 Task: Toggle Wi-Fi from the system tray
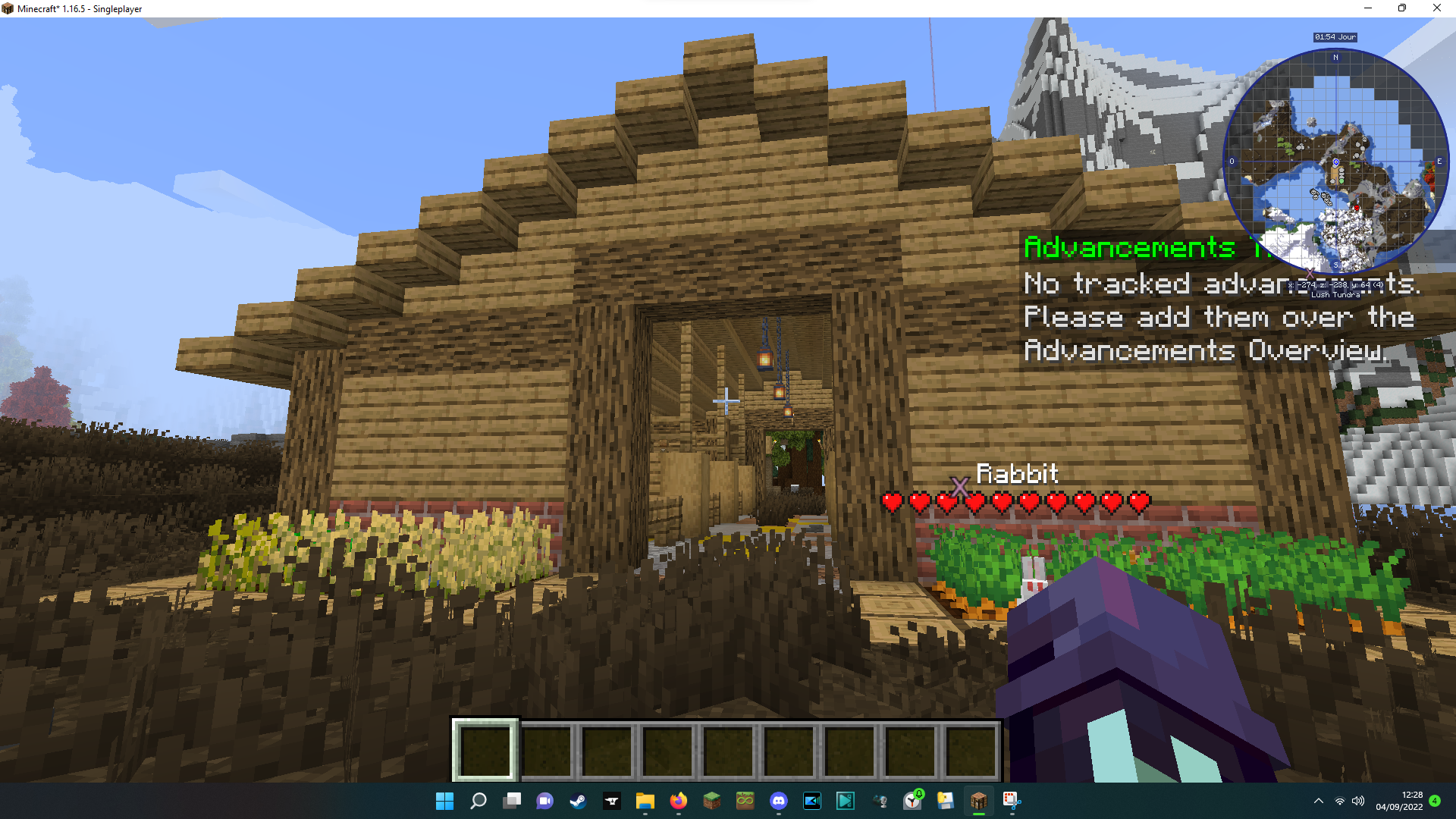click(x=1338, y=802)
